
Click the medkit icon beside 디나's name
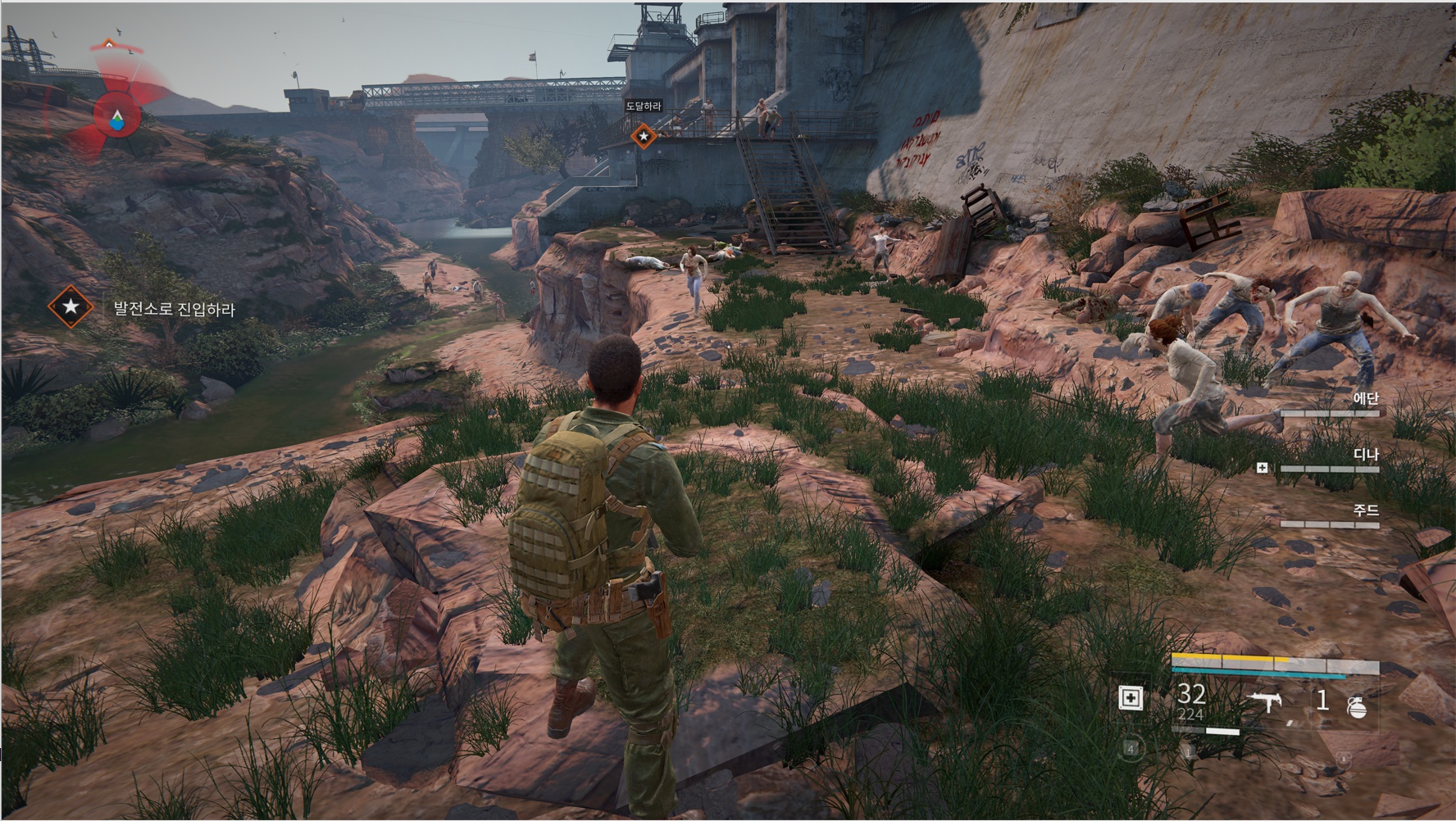tap(1263, 468)
